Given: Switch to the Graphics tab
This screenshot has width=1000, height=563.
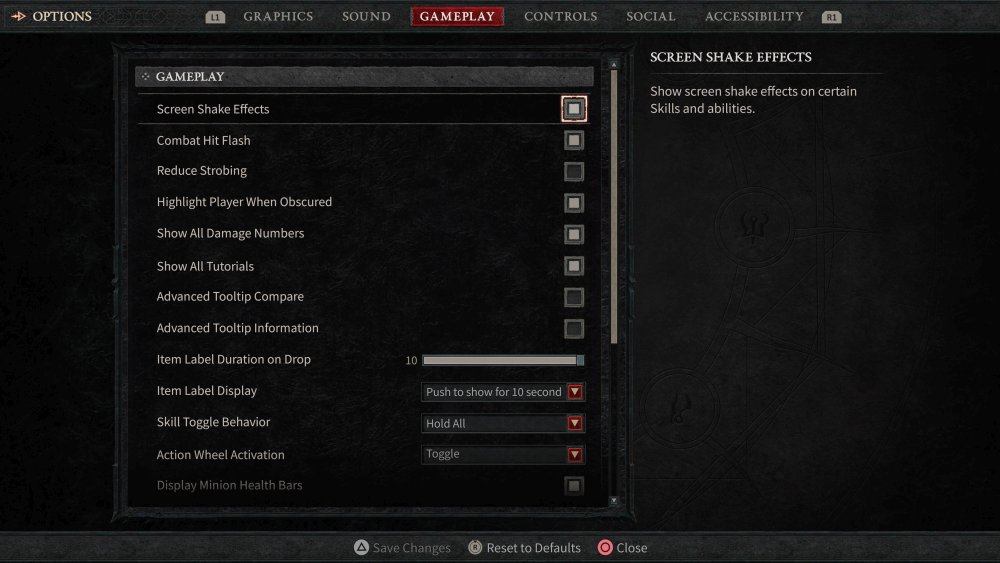Looking at the screenshot, I should (x=278, y=16).
